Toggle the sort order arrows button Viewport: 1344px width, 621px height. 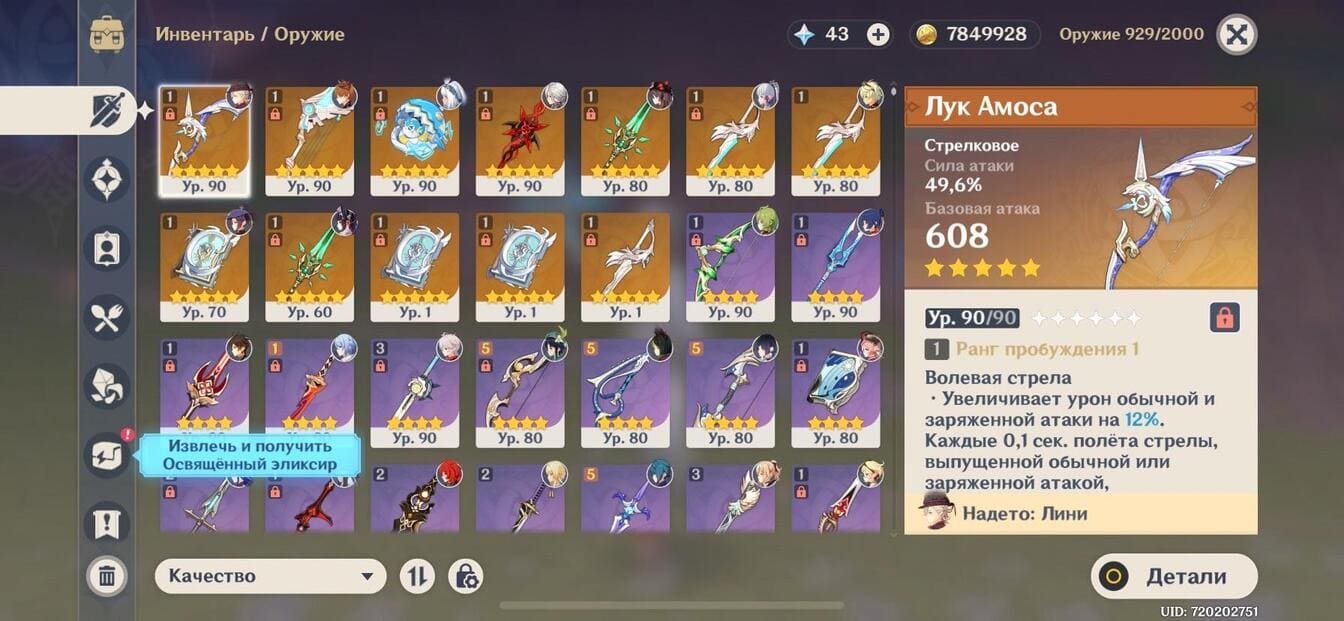tap(417, 576)
